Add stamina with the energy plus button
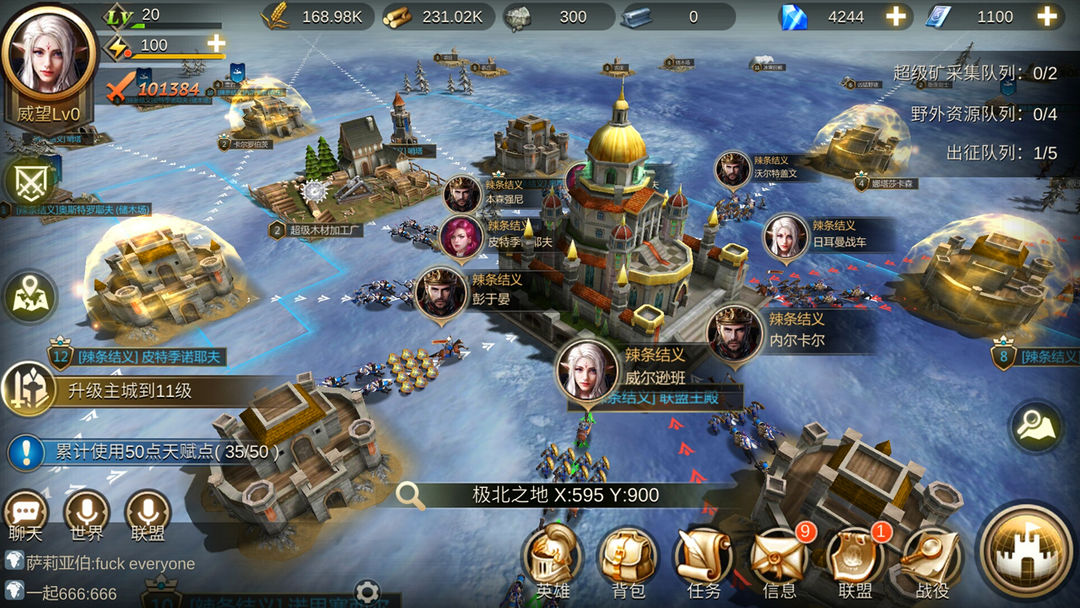This screenshot has height=608, width=1080. point(215,43)
